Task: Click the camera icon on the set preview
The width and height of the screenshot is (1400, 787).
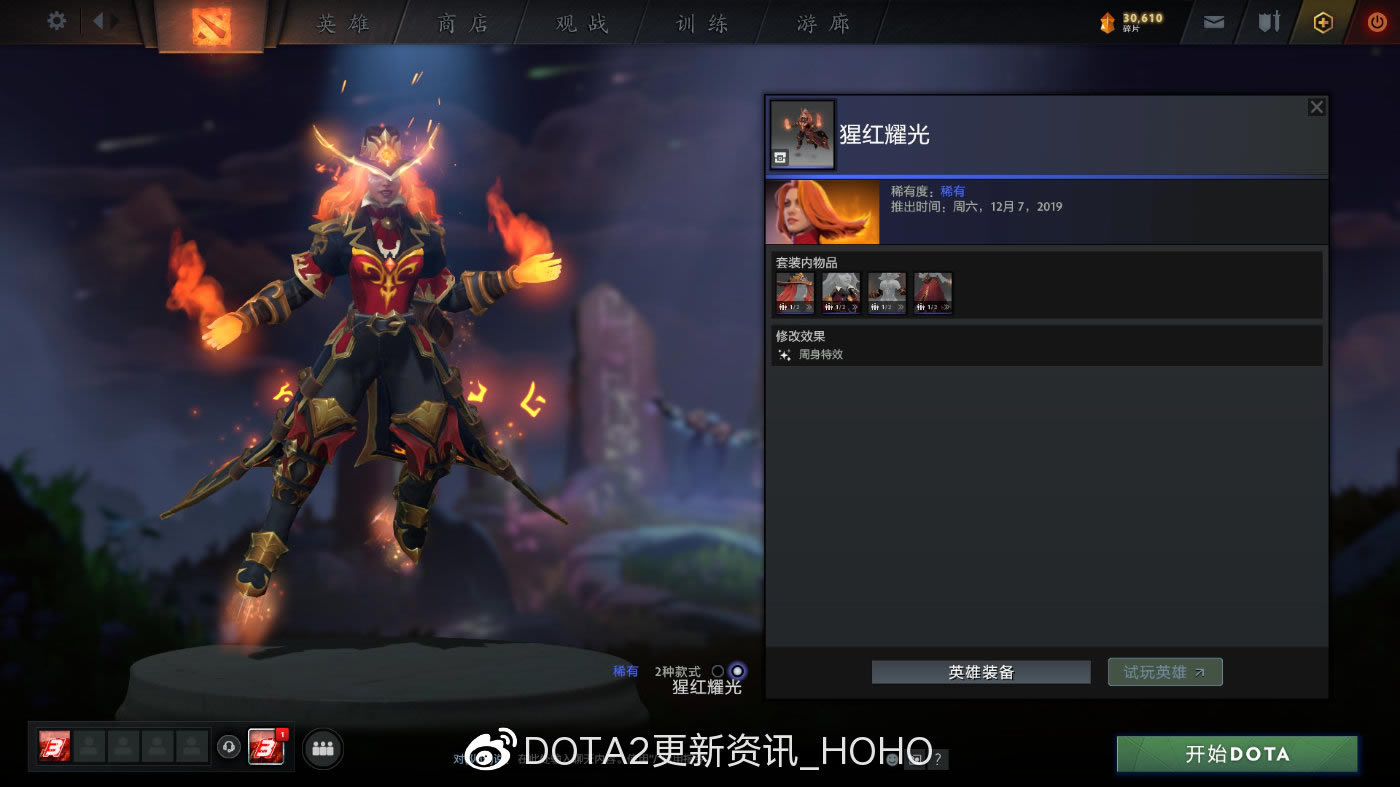Action: (781, 157)
